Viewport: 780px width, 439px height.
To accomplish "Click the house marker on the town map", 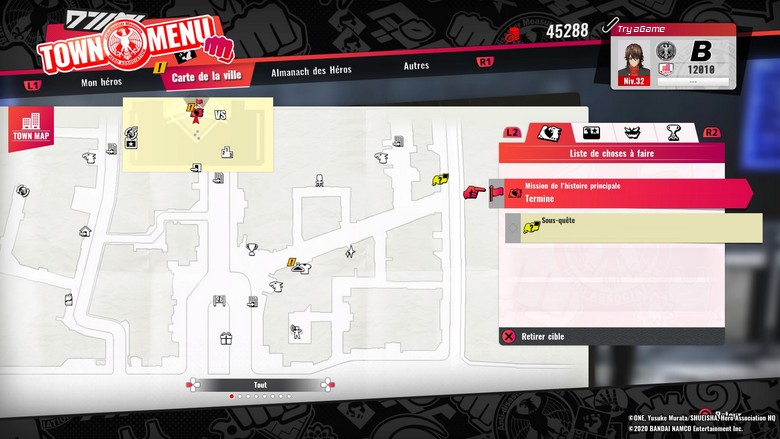I will coord(85,231).
